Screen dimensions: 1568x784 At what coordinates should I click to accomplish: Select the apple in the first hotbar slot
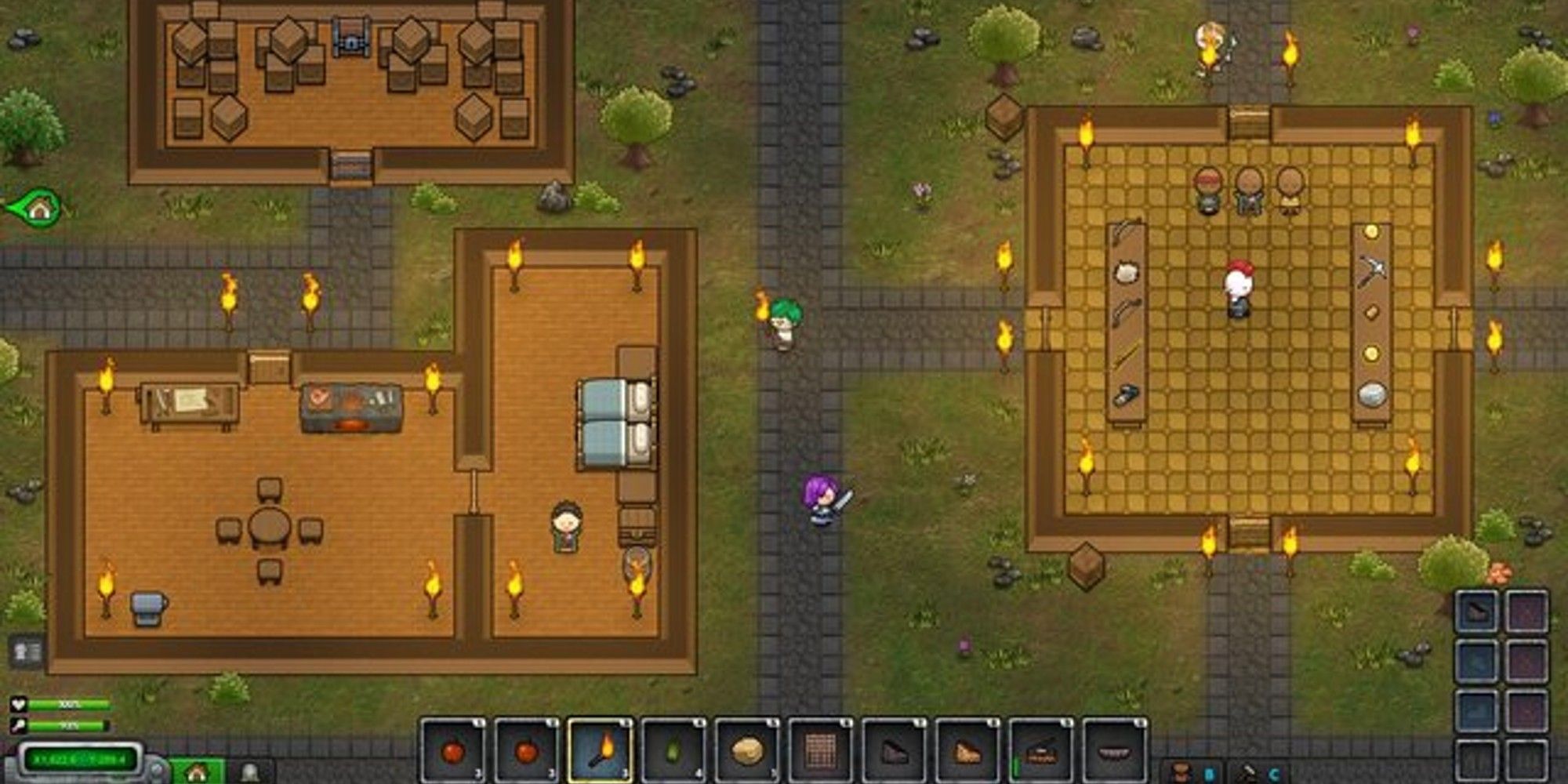point(453,749)
